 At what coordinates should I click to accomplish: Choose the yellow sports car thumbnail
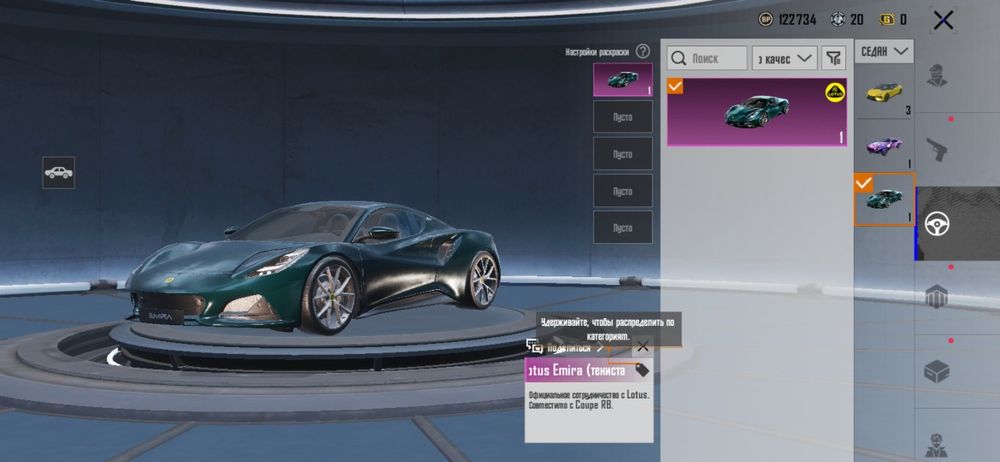[884, 93]
